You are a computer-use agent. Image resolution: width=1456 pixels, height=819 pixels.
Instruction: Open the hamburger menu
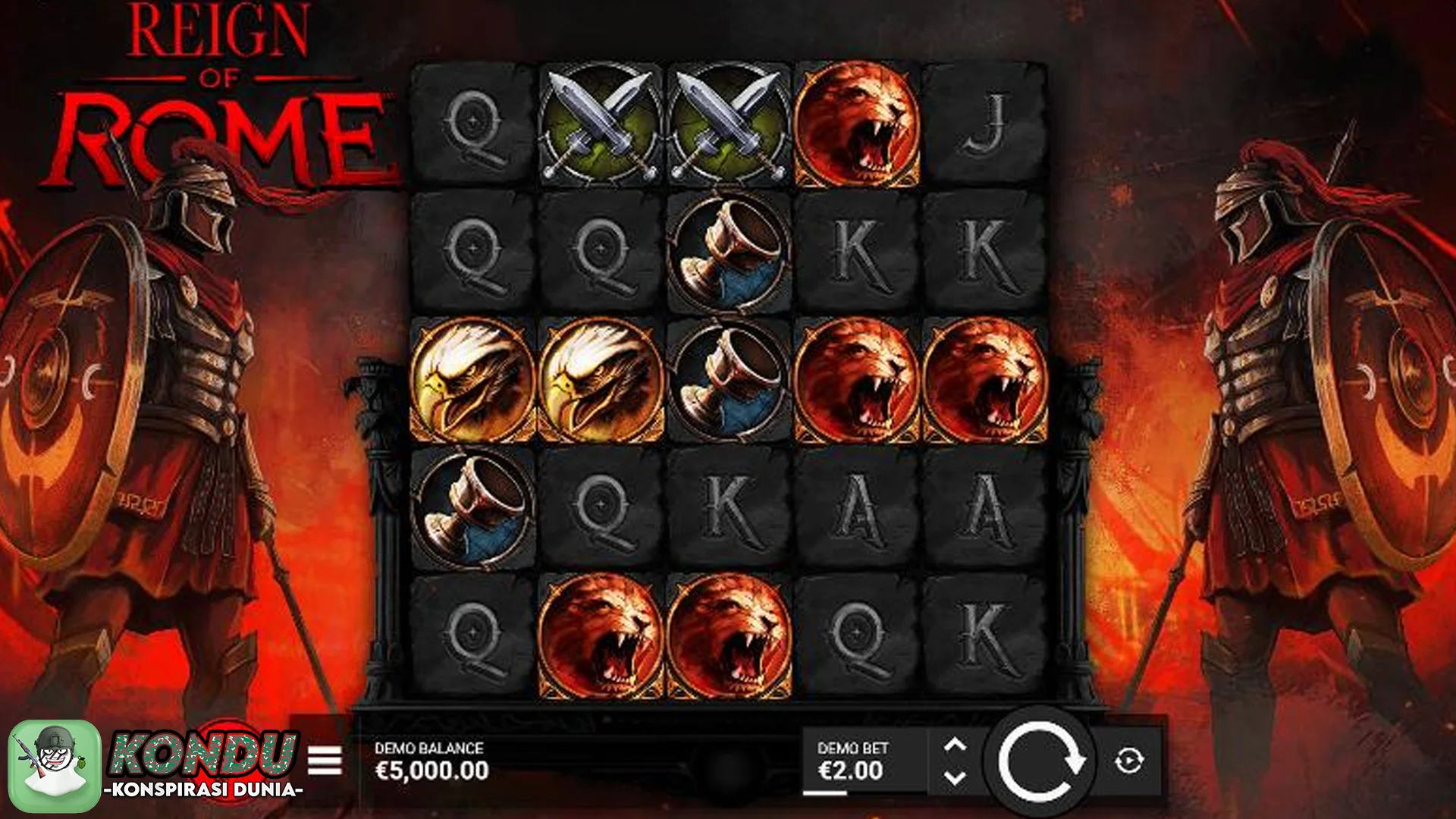(325, 761)
